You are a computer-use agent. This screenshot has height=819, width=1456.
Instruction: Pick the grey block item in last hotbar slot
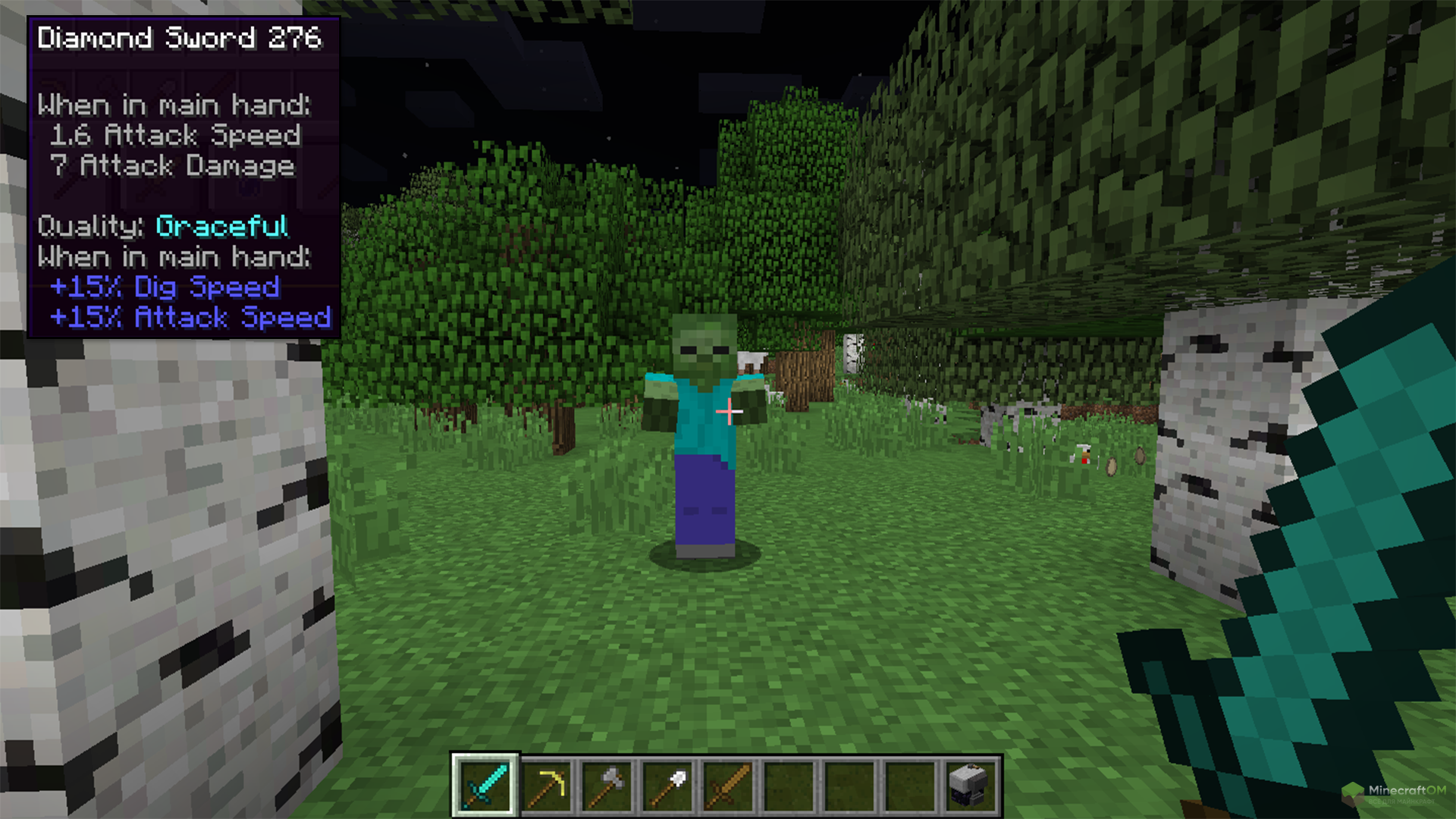coord(971,786)
